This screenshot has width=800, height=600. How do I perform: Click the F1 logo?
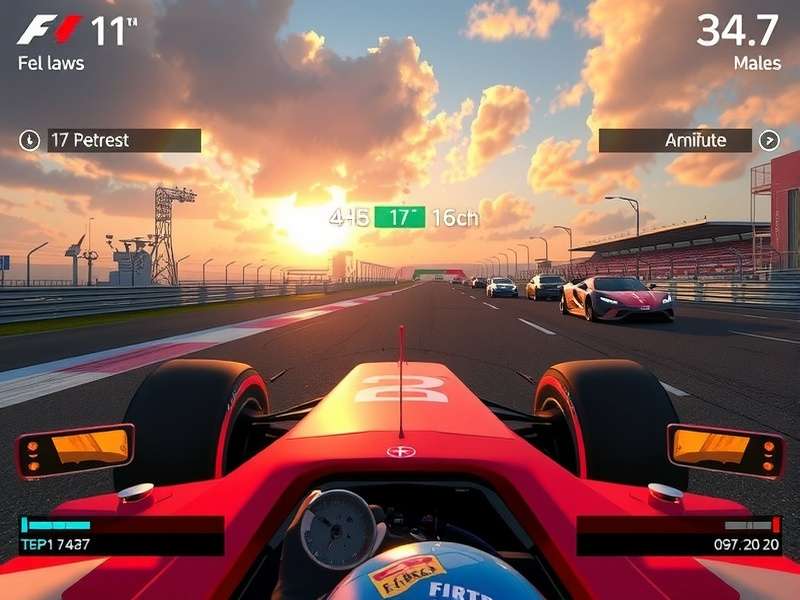click(49, 30)
